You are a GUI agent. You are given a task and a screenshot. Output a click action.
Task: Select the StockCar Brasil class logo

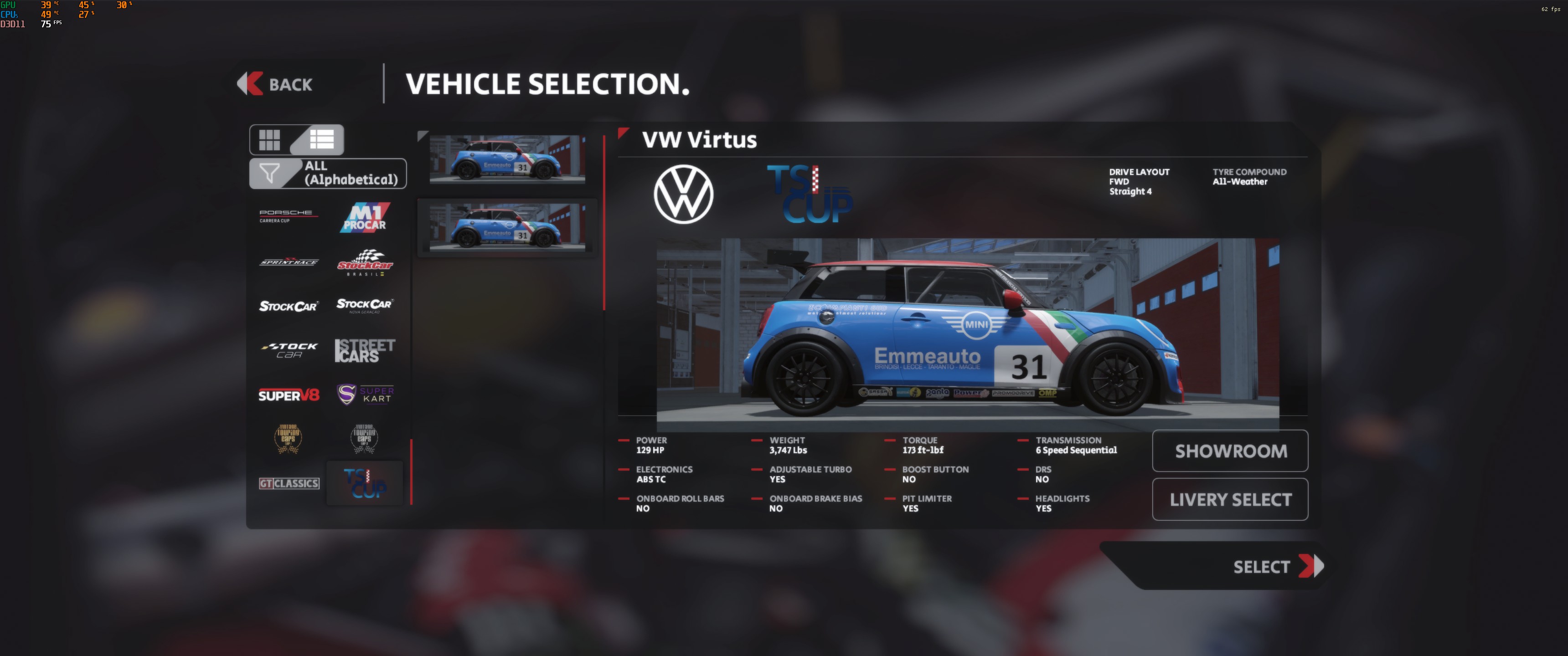(x=365, y=262)
